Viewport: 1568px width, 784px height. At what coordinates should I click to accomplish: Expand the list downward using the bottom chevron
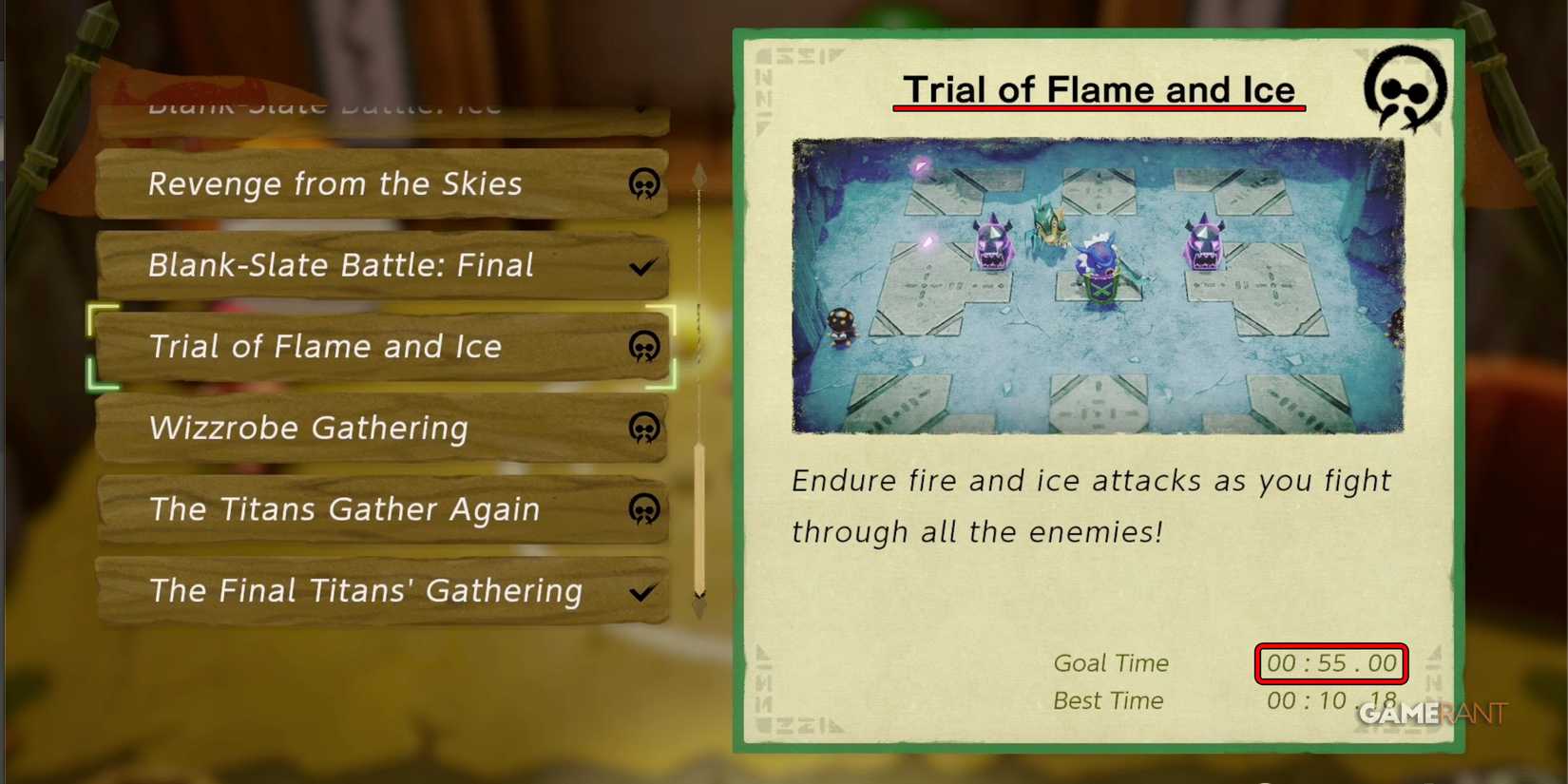coord(698,599)
